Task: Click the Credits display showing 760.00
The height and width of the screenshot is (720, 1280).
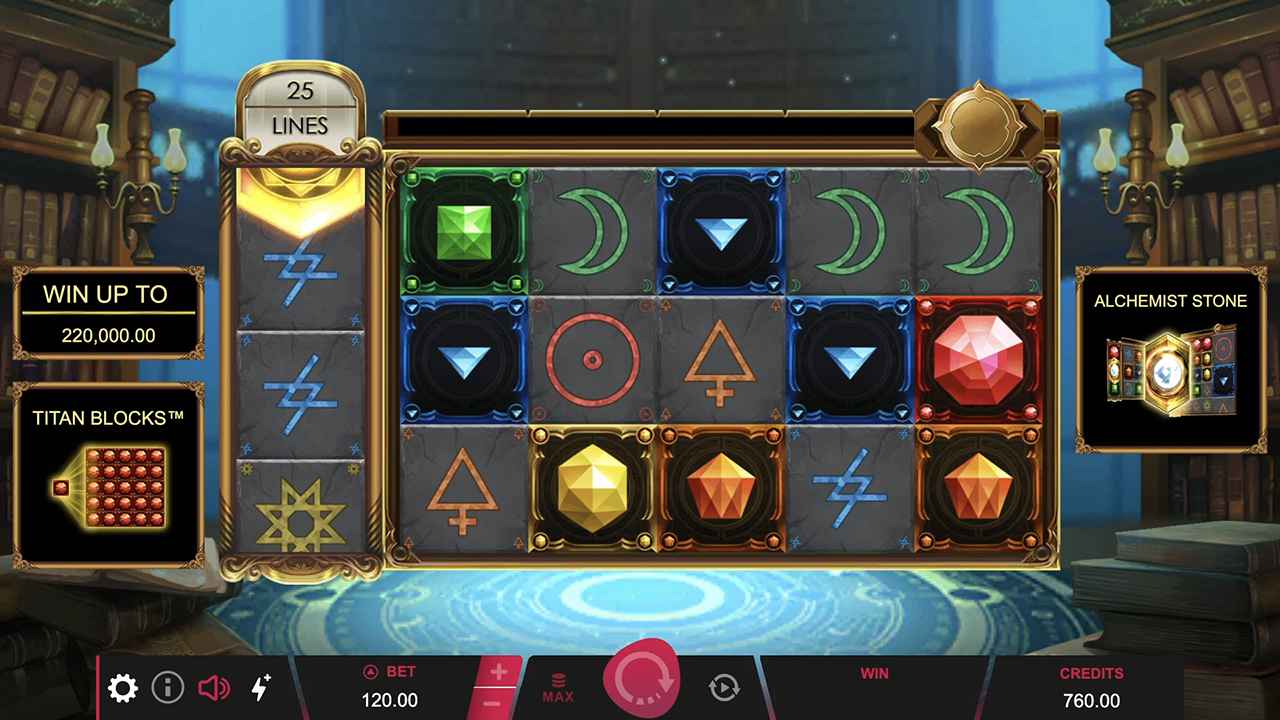Action: point(1093,688)
